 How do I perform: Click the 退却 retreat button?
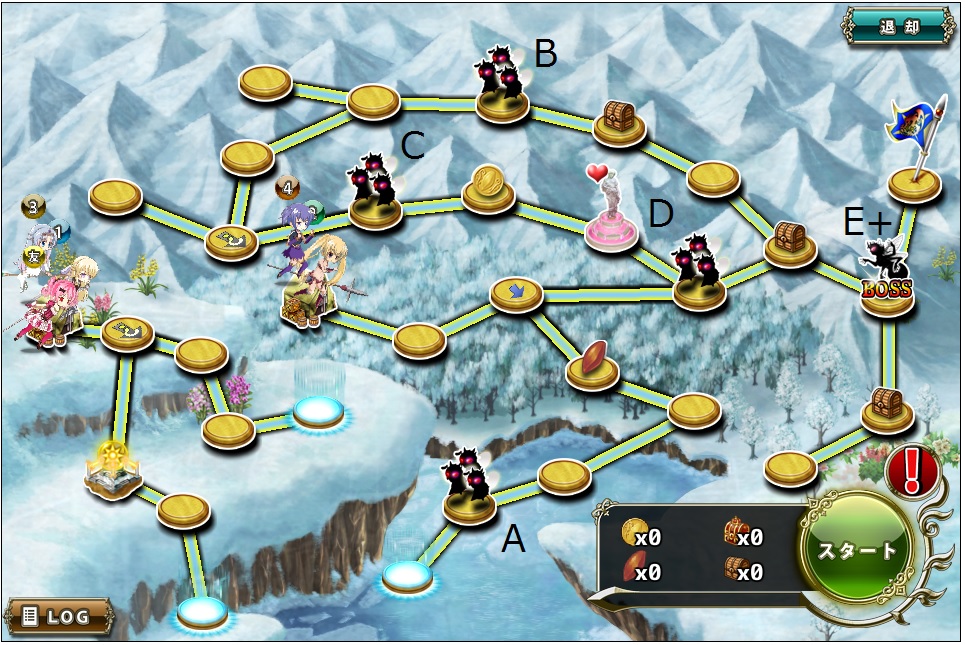click(x=898, y=26)
